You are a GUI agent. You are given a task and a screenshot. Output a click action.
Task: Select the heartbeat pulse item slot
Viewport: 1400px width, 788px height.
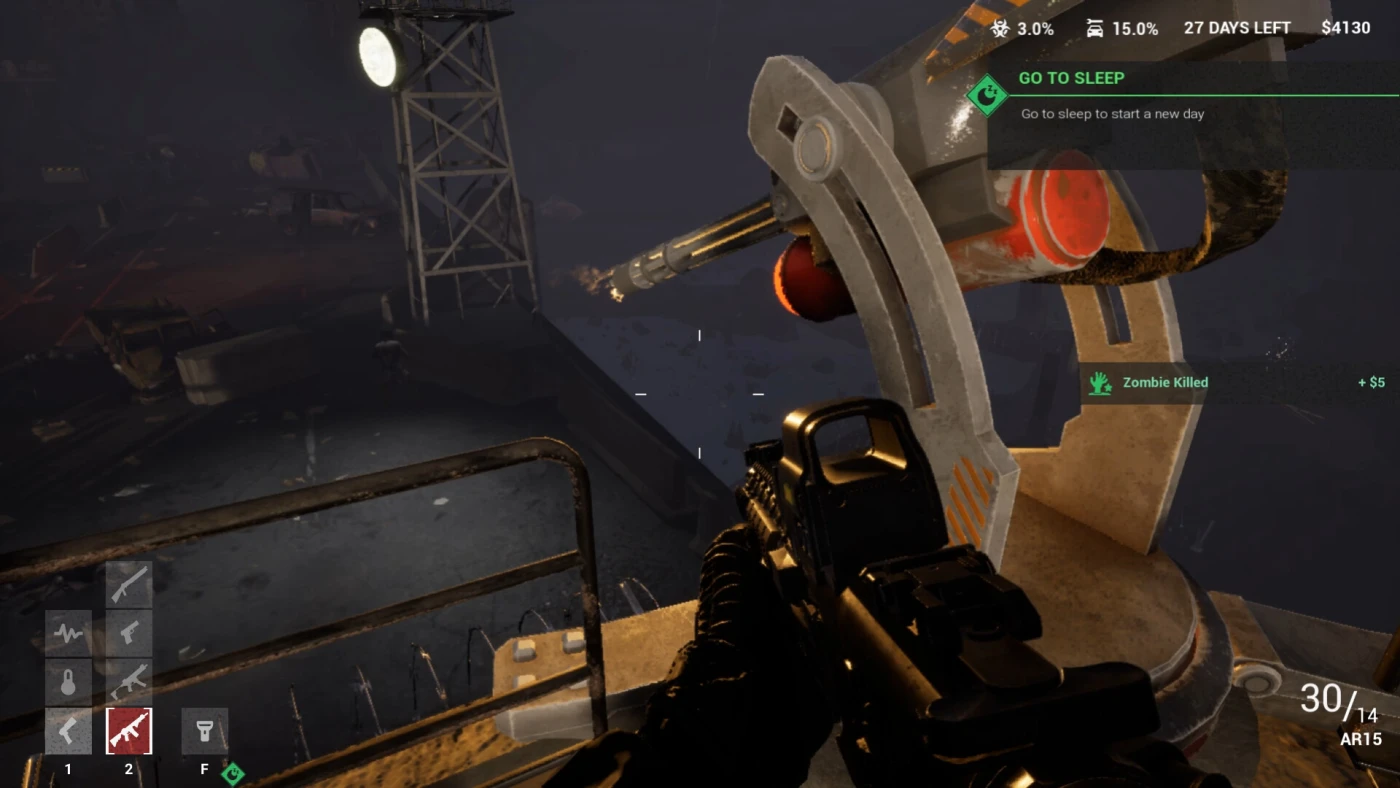coord(68,633)
